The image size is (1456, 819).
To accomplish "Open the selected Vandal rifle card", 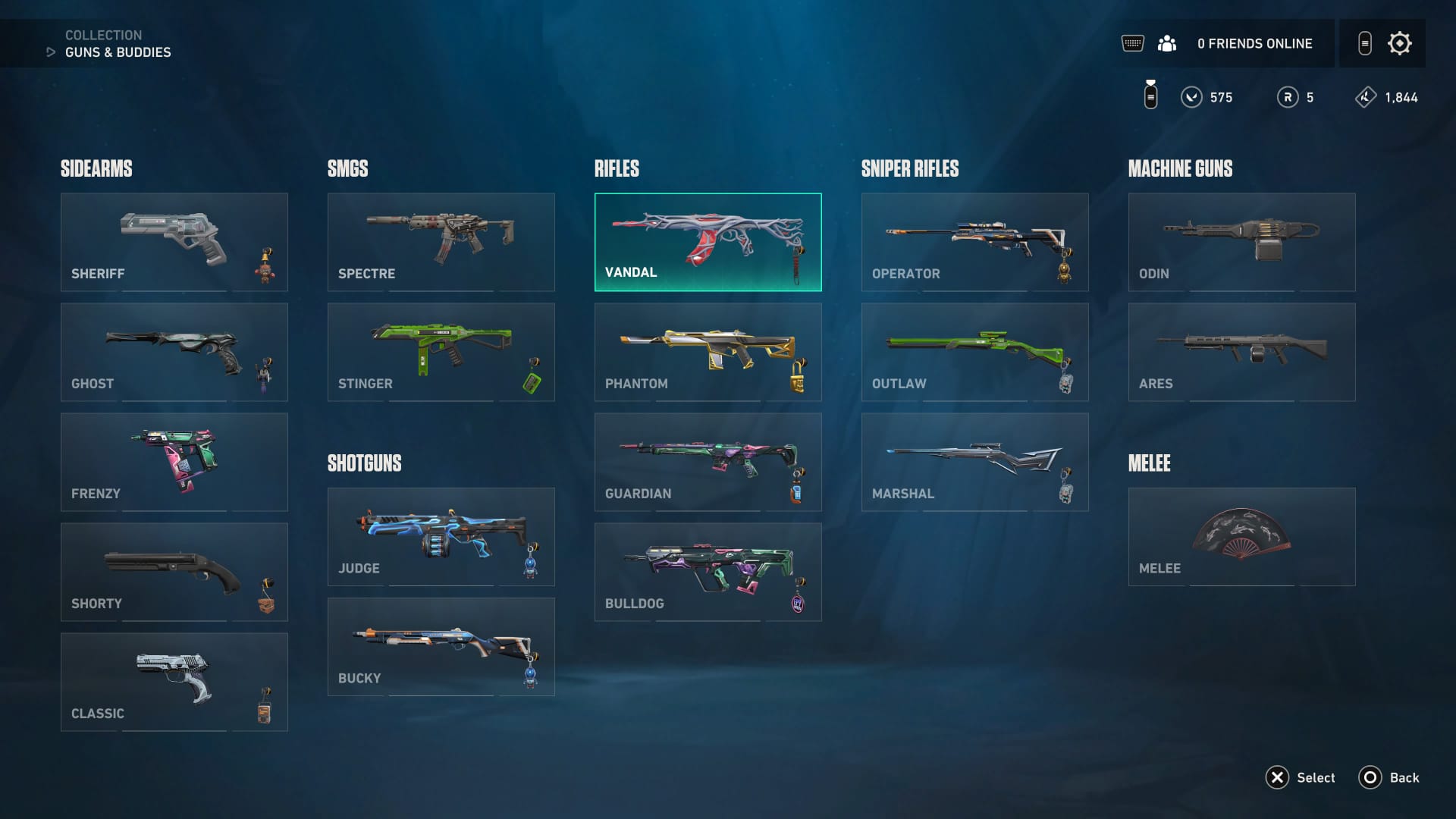I will click(x=708, y=241).
